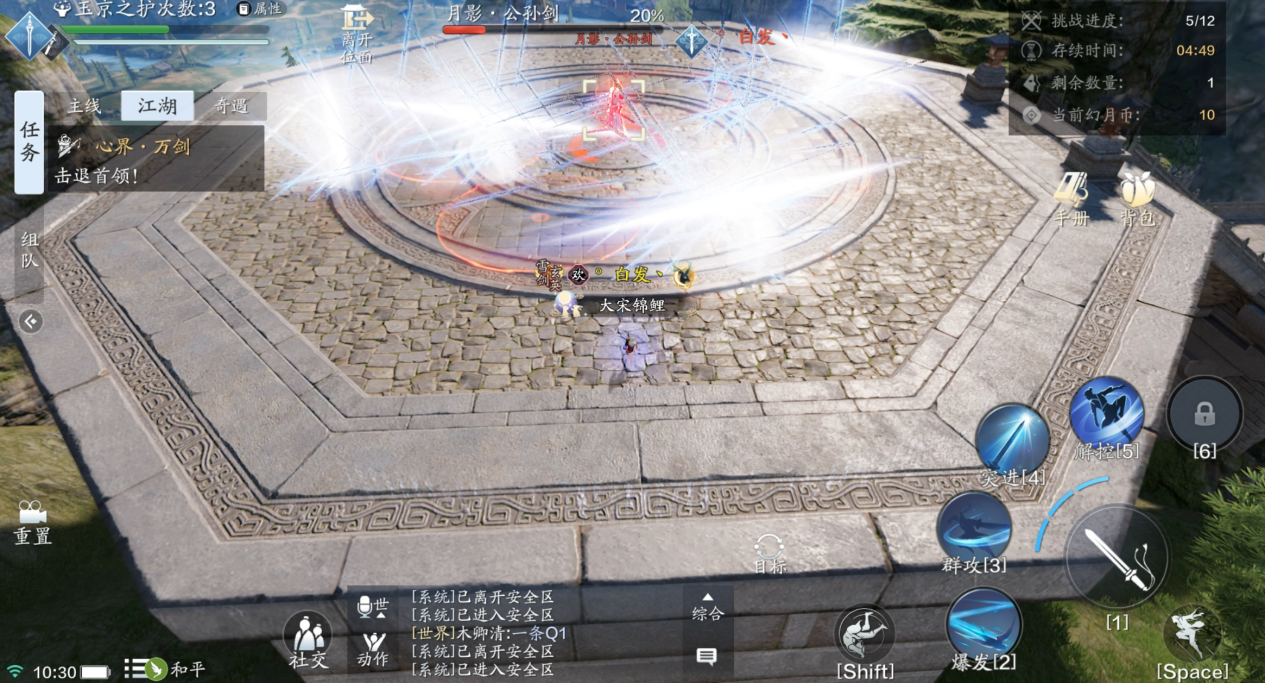This screenshot has width=1265, height=683.
Task: Open the 背包 backpack
Action: click(1136, 197)
